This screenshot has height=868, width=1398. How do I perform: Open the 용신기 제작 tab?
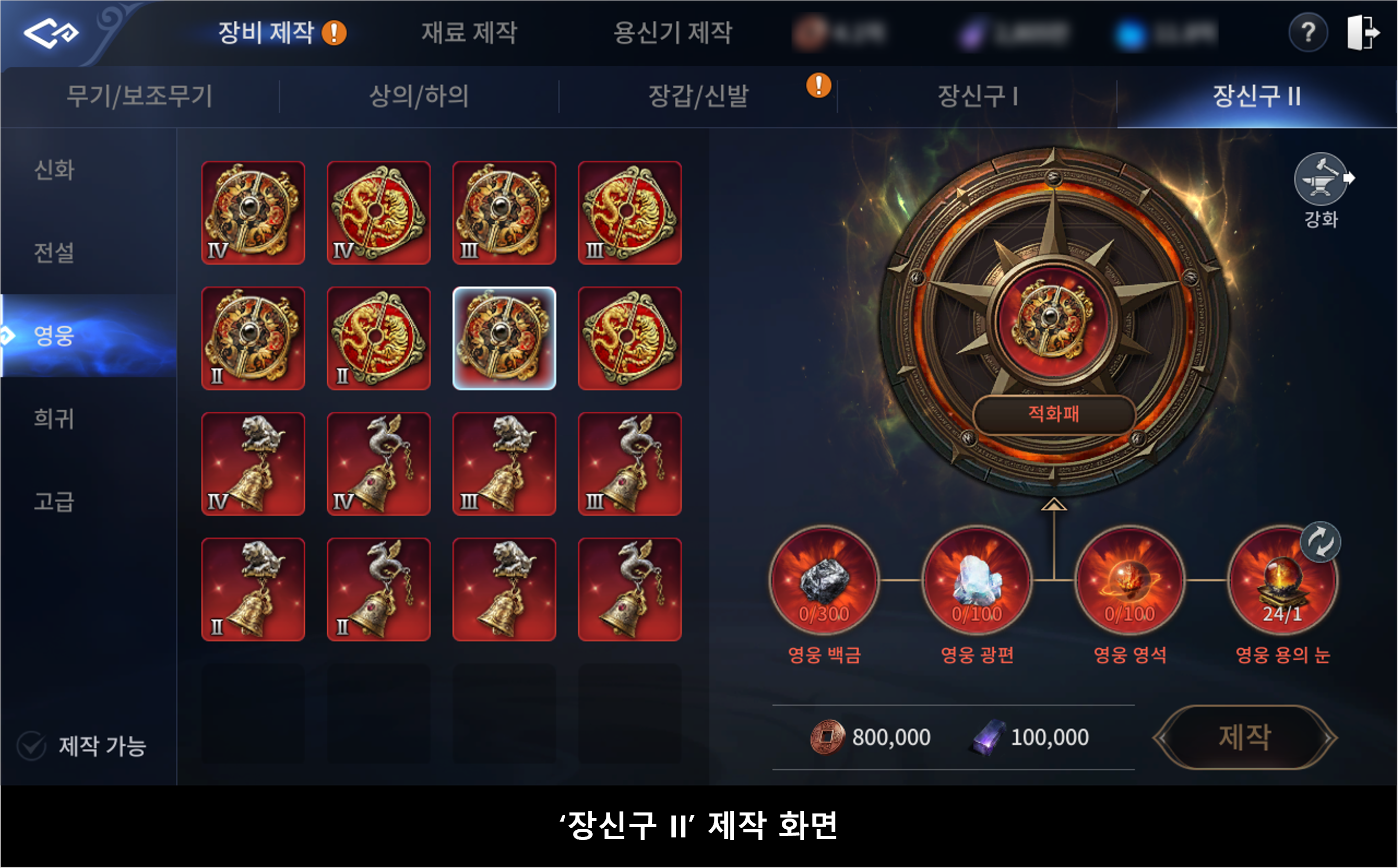(672, 33)
